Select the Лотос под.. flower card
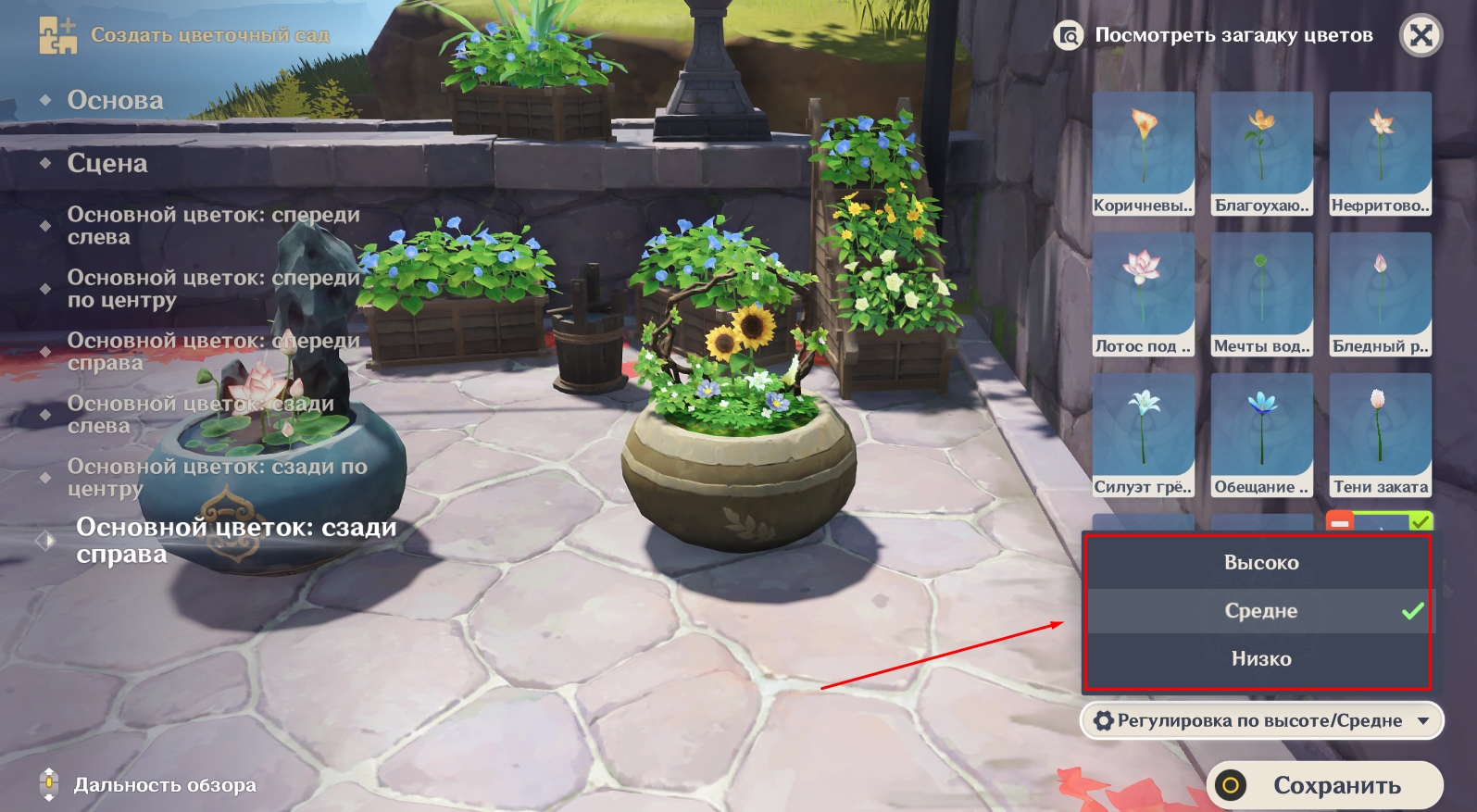The image size is (1477, 812). [x=1144, y=294]
